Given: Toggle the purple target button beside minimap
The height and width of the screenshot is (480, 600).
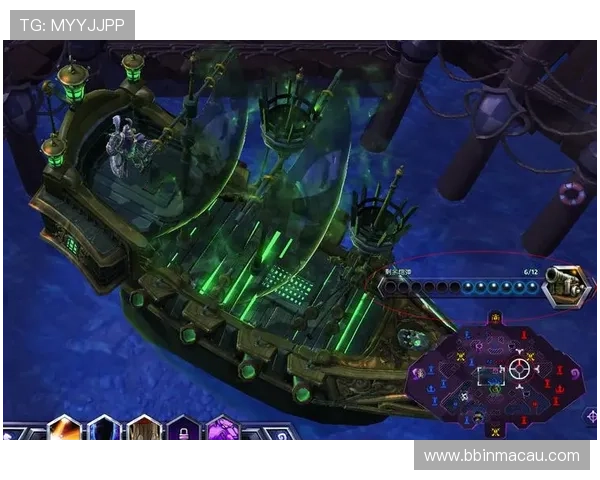Looking at the screenshot, I should [592, 415].
